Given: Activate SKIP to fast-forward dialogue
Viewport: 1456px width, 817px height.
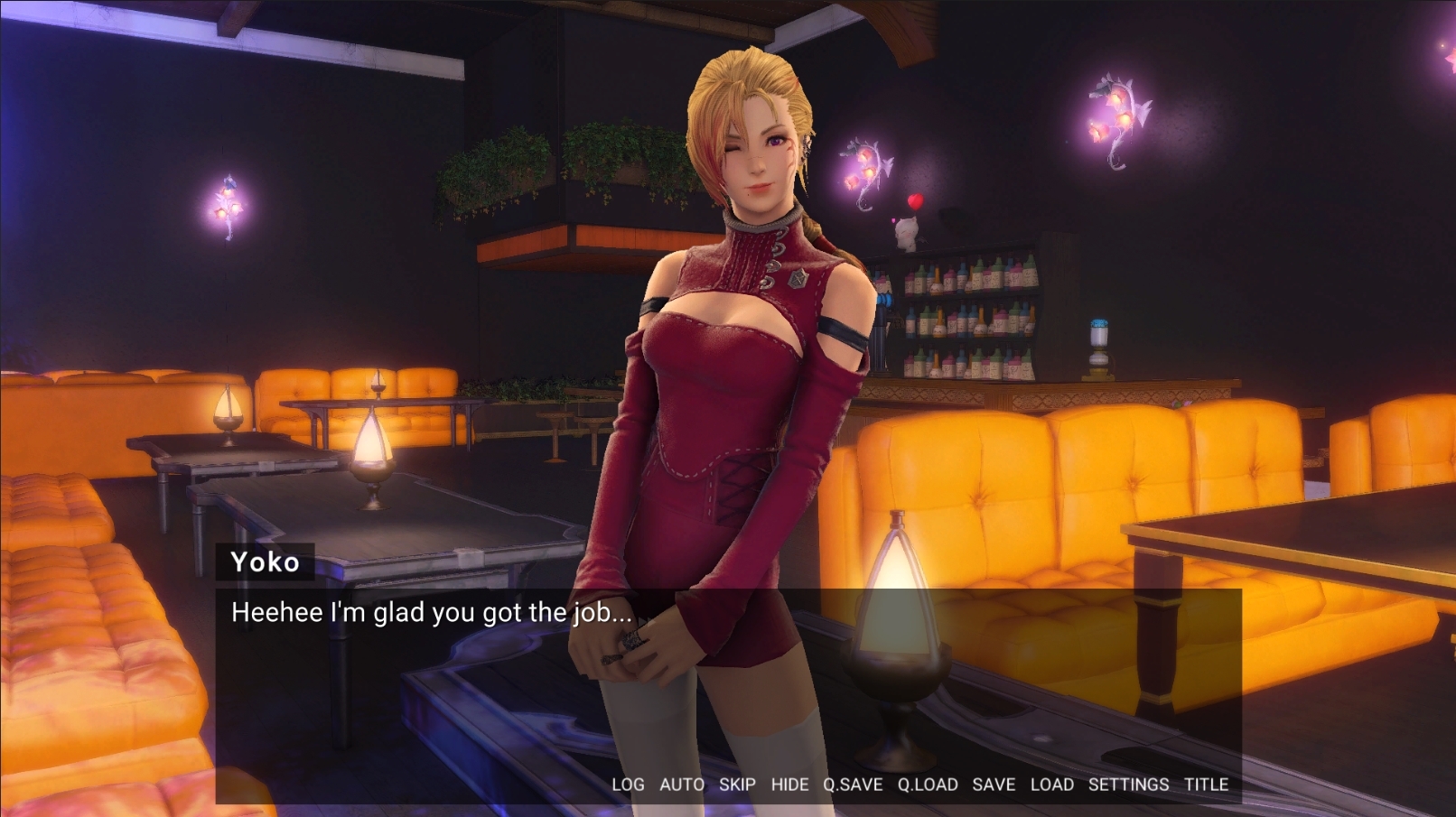Looking at the screenshot, I should [x=737, y=785].
